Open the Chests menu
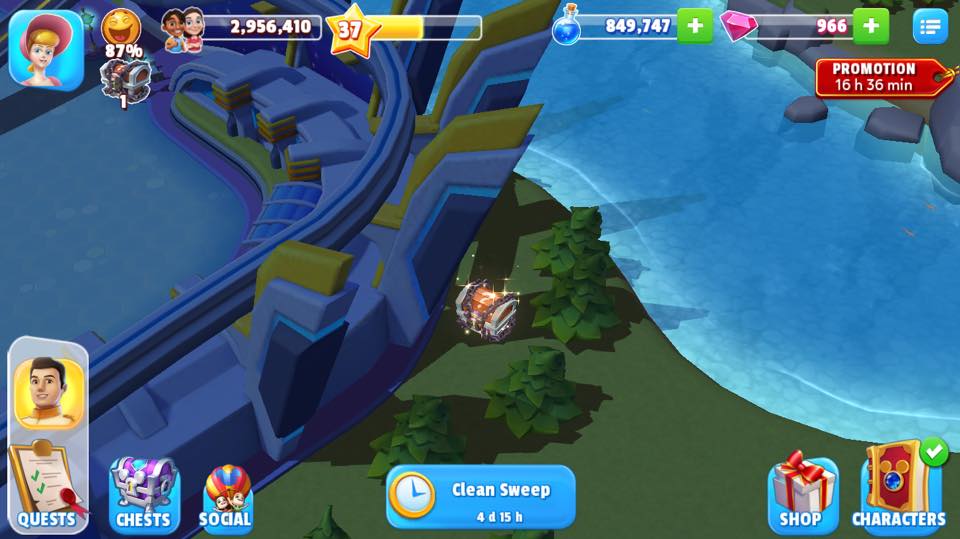This screenshot has width=960, height=539. (x=143, y=494)
